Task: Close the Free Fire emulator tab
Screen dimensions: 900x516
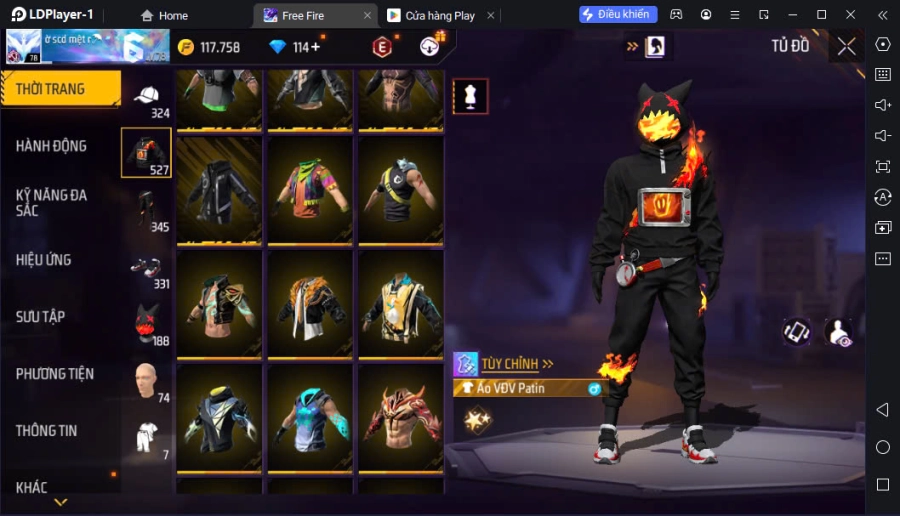Action: [367, 15]
